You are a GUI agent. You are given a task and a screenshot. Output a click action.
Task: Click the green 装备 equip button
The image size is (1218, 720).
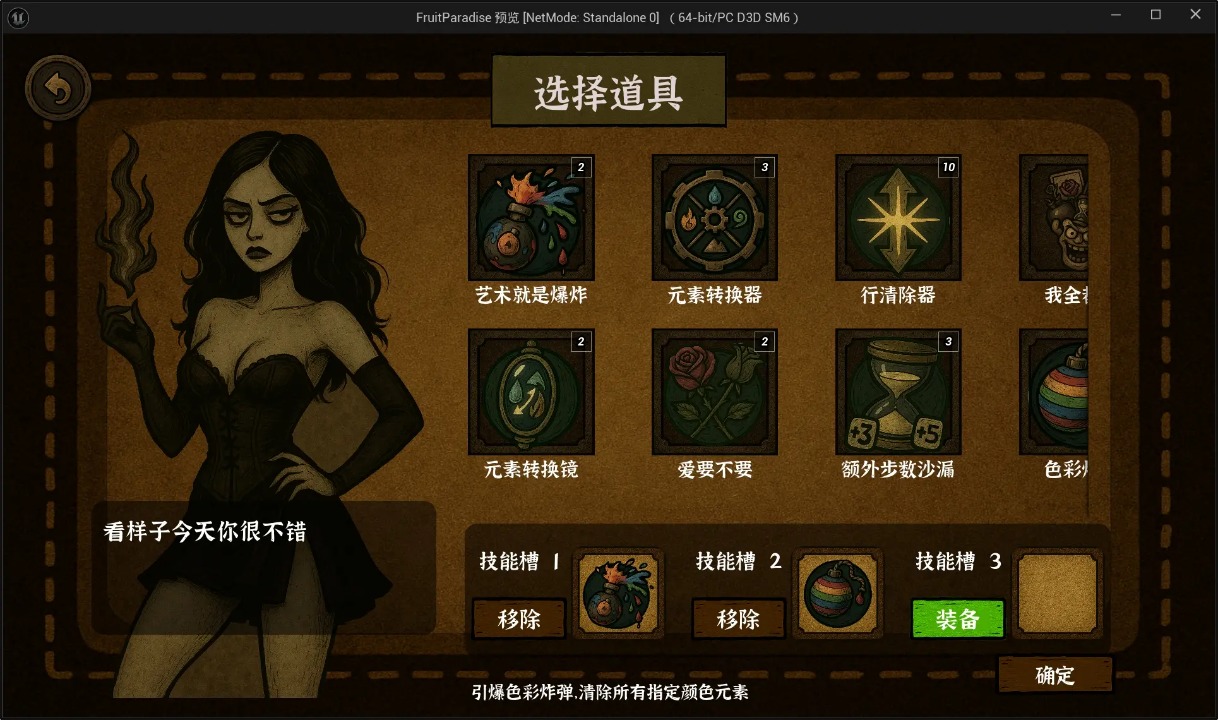[x=957, y=619]
